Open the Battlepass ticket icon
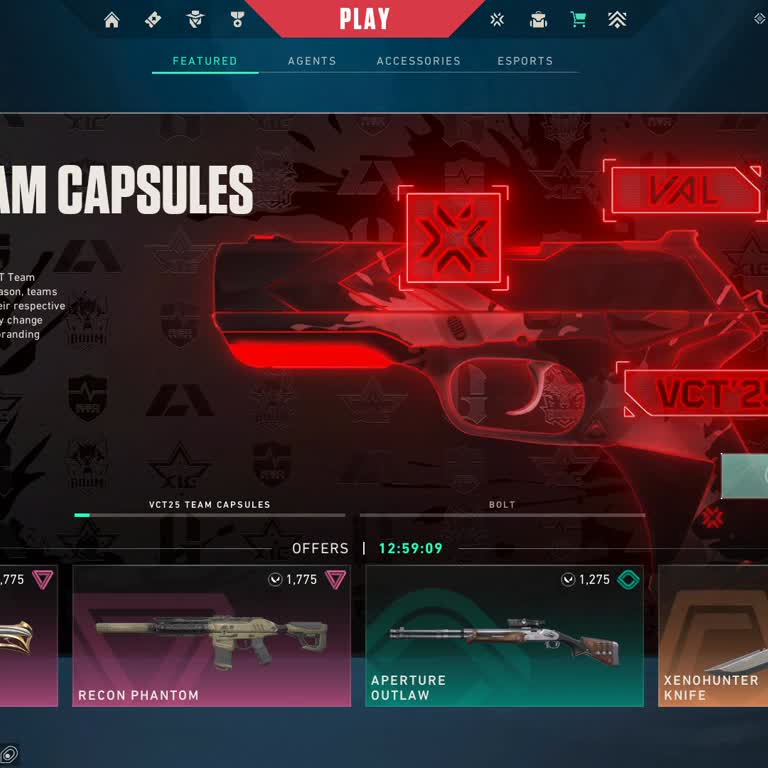Screen dimensions: 768x768 pyautogui.click(x=153, y=20)
